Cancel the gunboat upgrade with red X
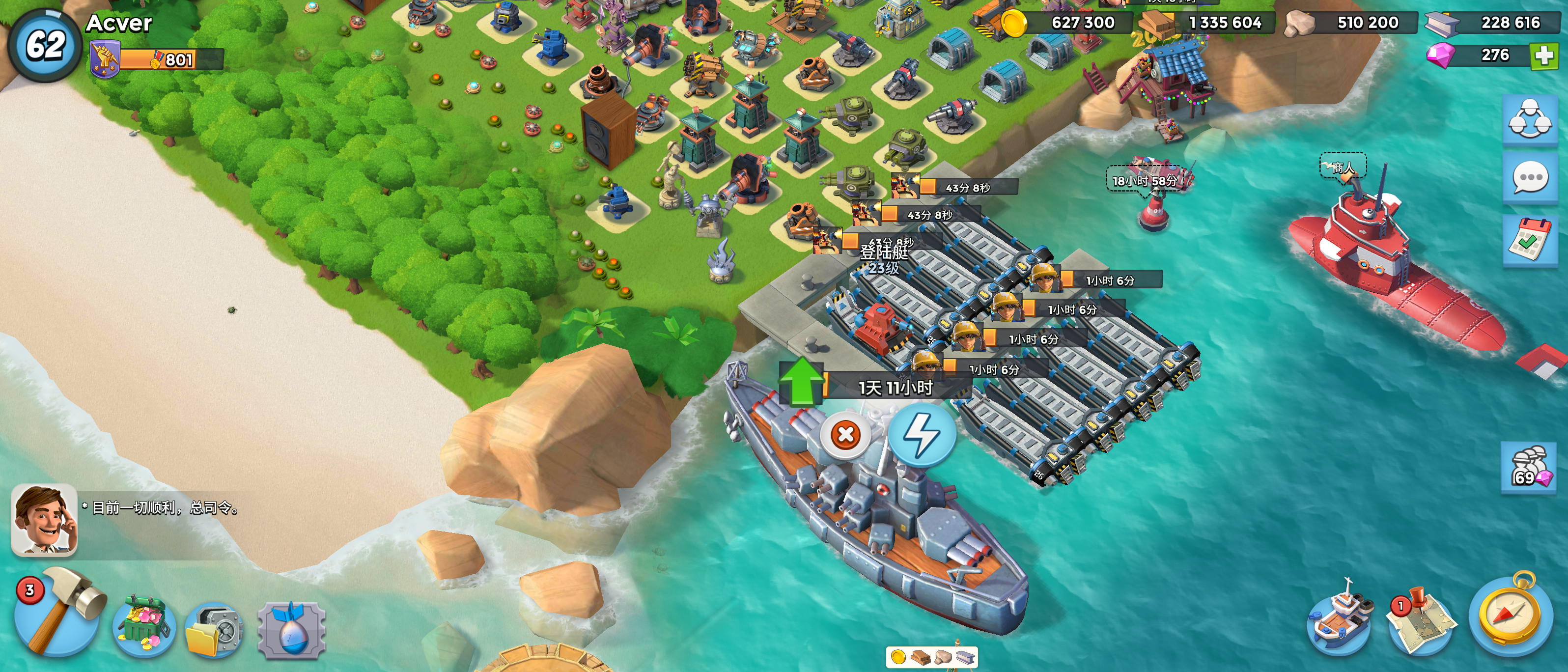 point(845,435)
